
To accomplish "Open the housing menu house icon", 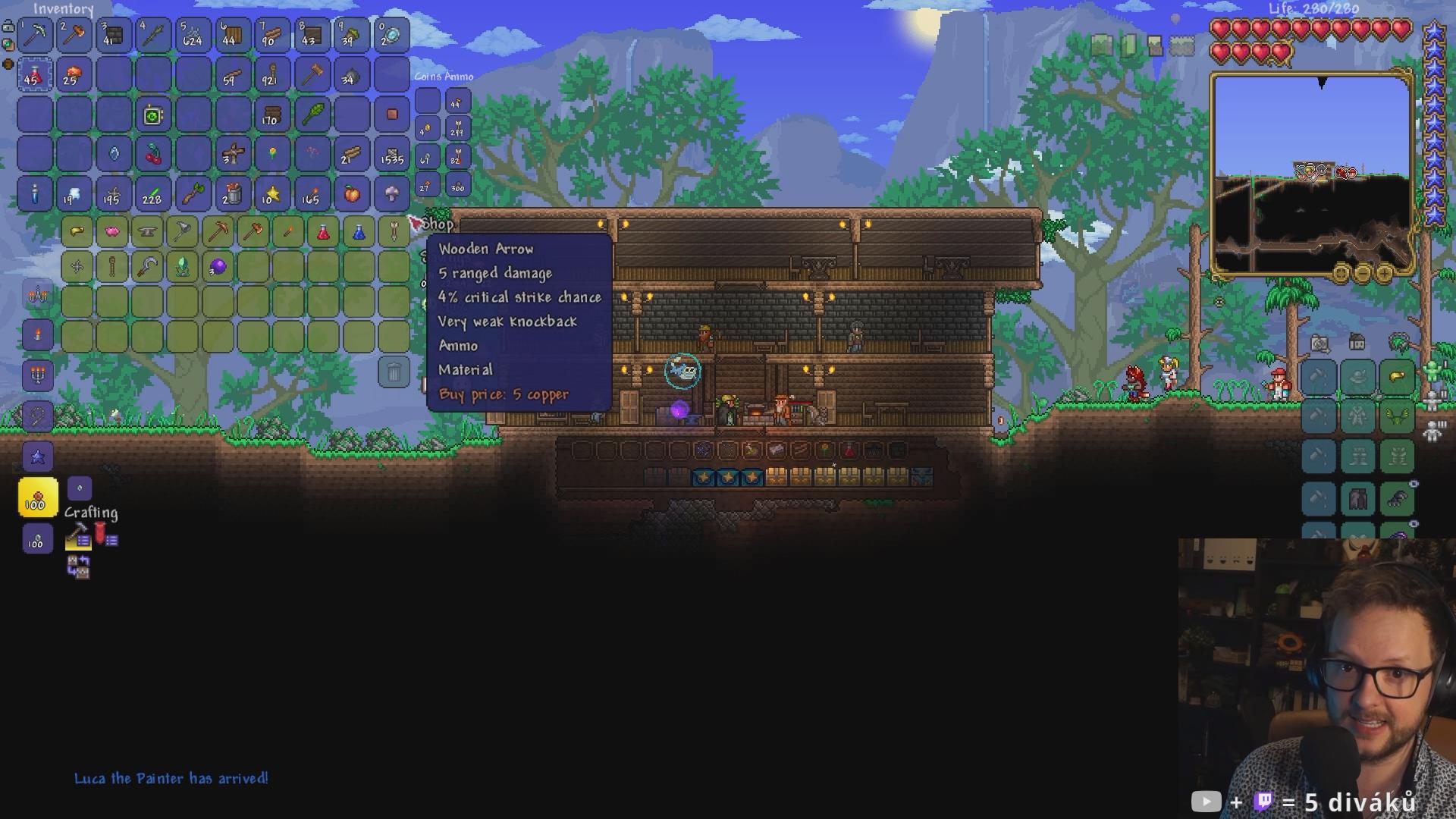I will pyautogui.click(x=1357, y=343).
